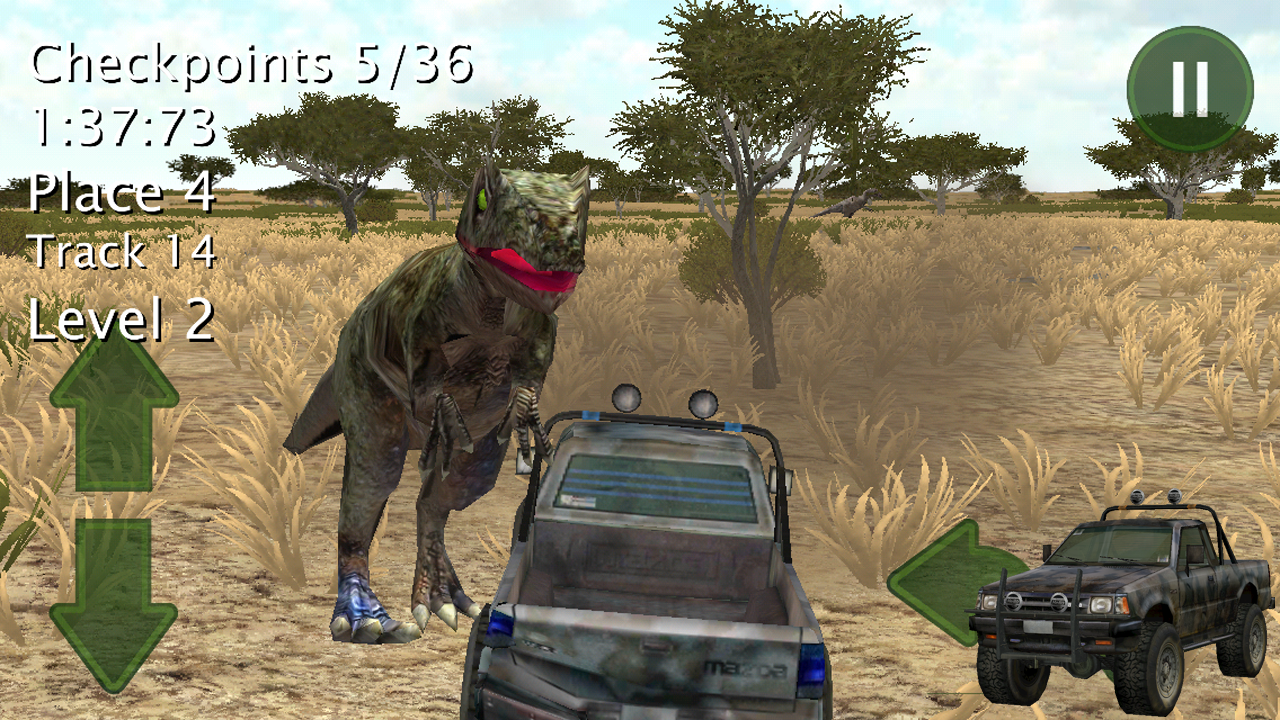Click the pause icon in the dark circle

click(1189, 87)
